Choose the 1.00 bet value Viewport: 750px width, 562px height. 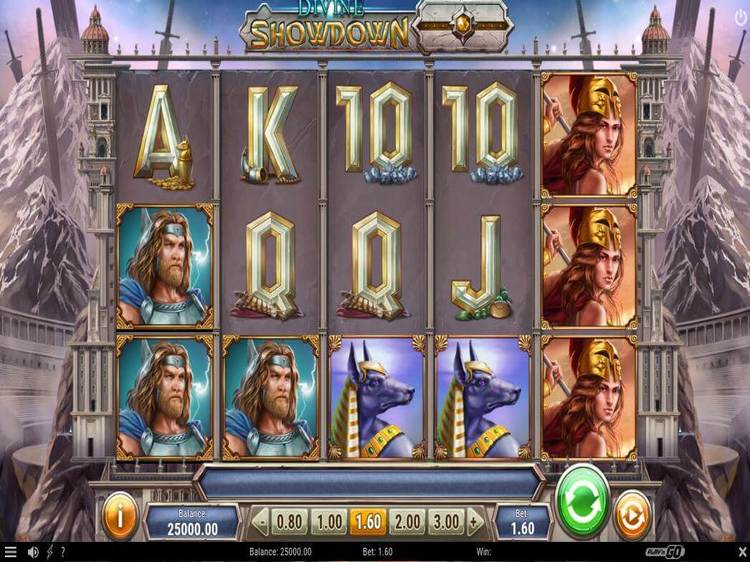tap(328, 521)
